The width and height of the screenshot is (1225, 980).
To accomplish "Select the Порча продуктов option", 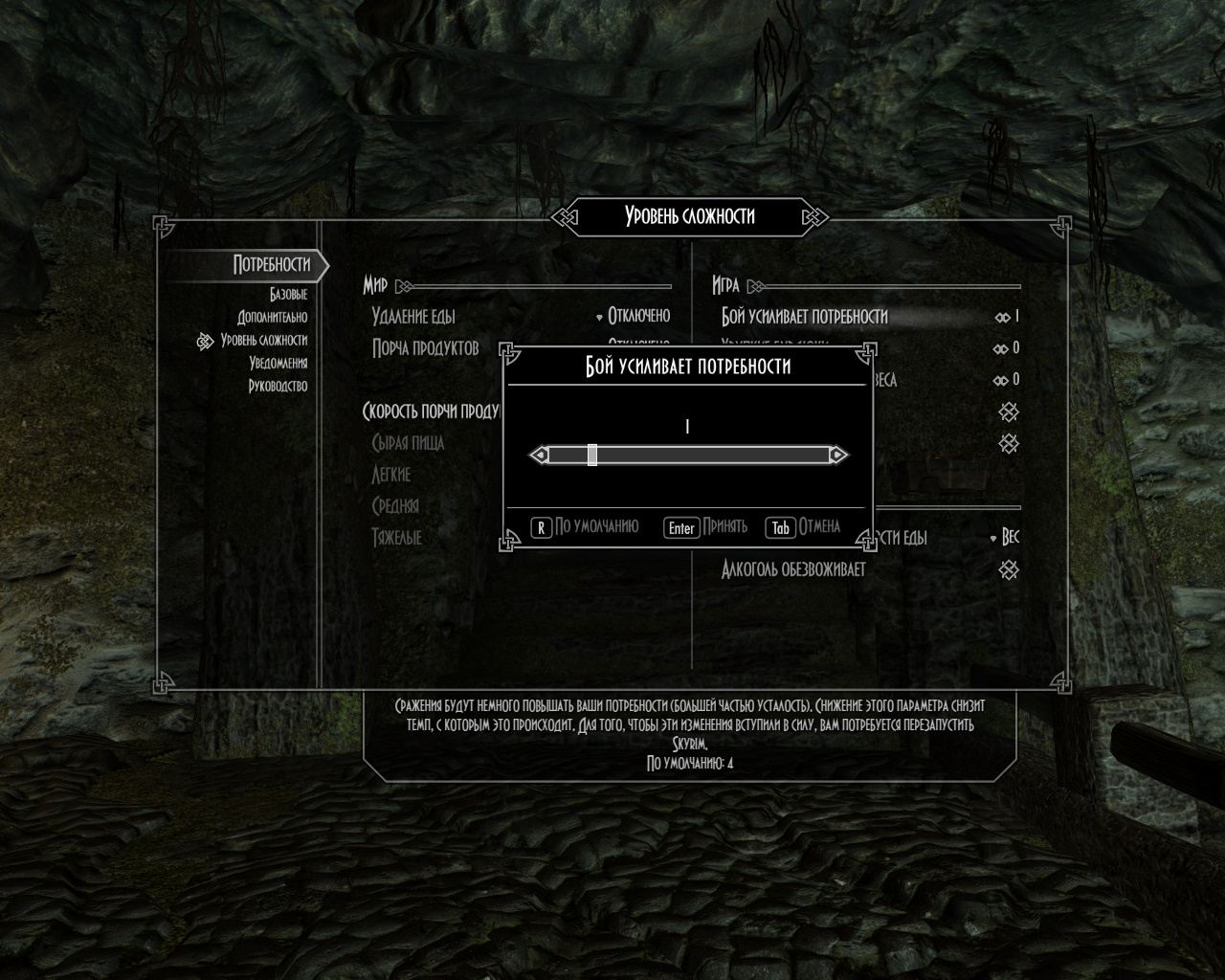I will 425,348.
